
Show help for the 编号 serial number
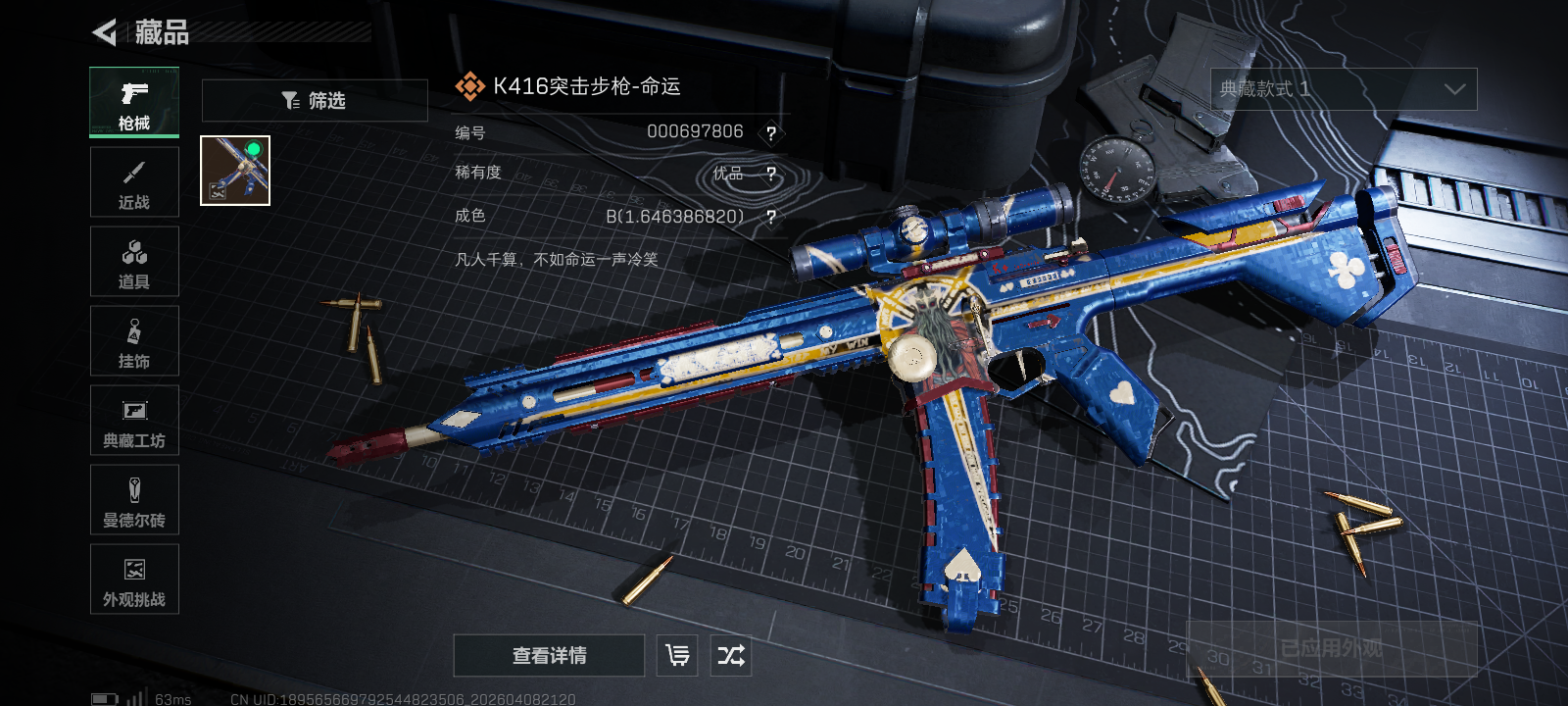pos(771,133)
